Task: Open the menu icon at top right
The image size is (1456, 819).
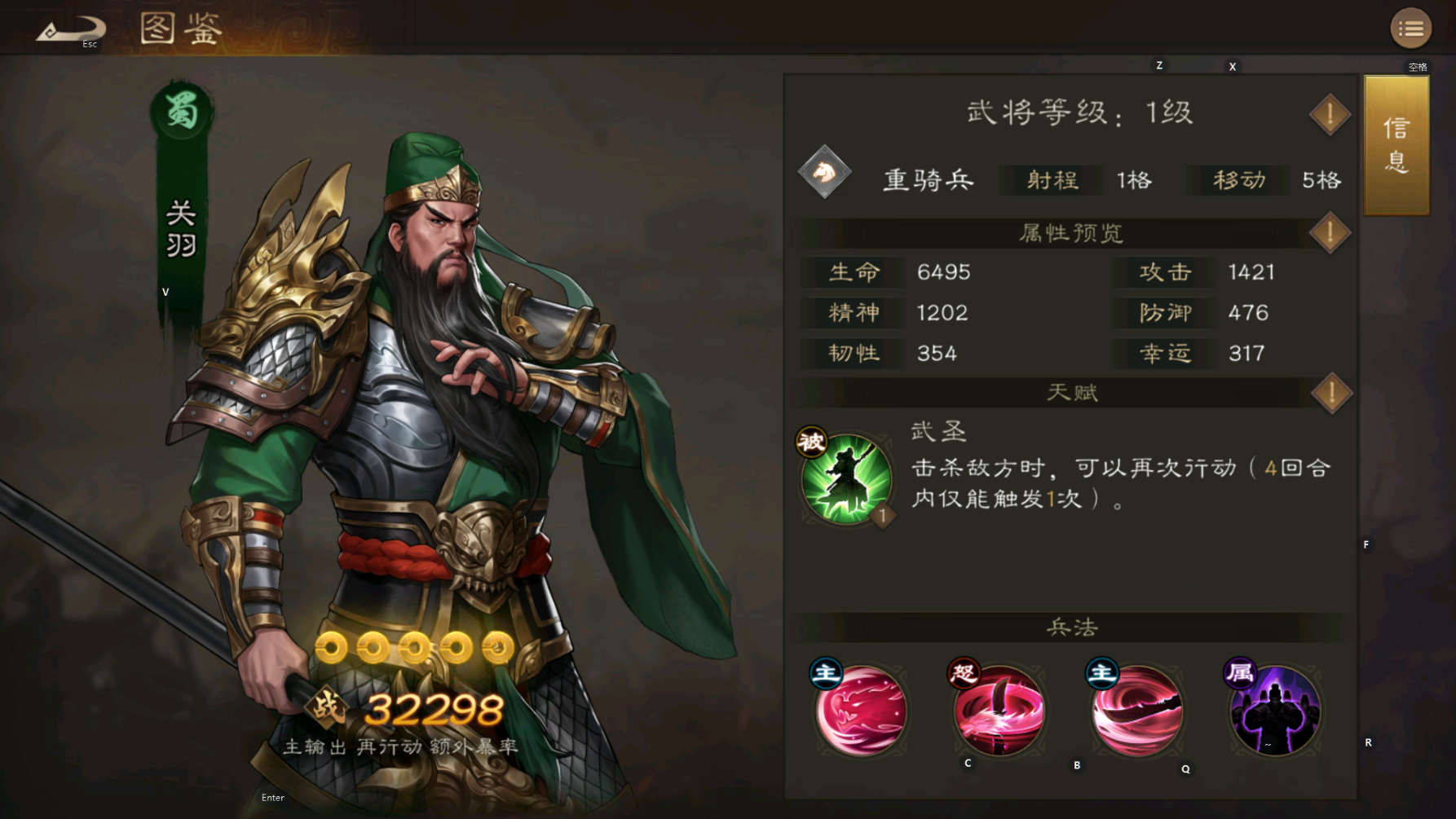Action: click(x=1411, y=28)
